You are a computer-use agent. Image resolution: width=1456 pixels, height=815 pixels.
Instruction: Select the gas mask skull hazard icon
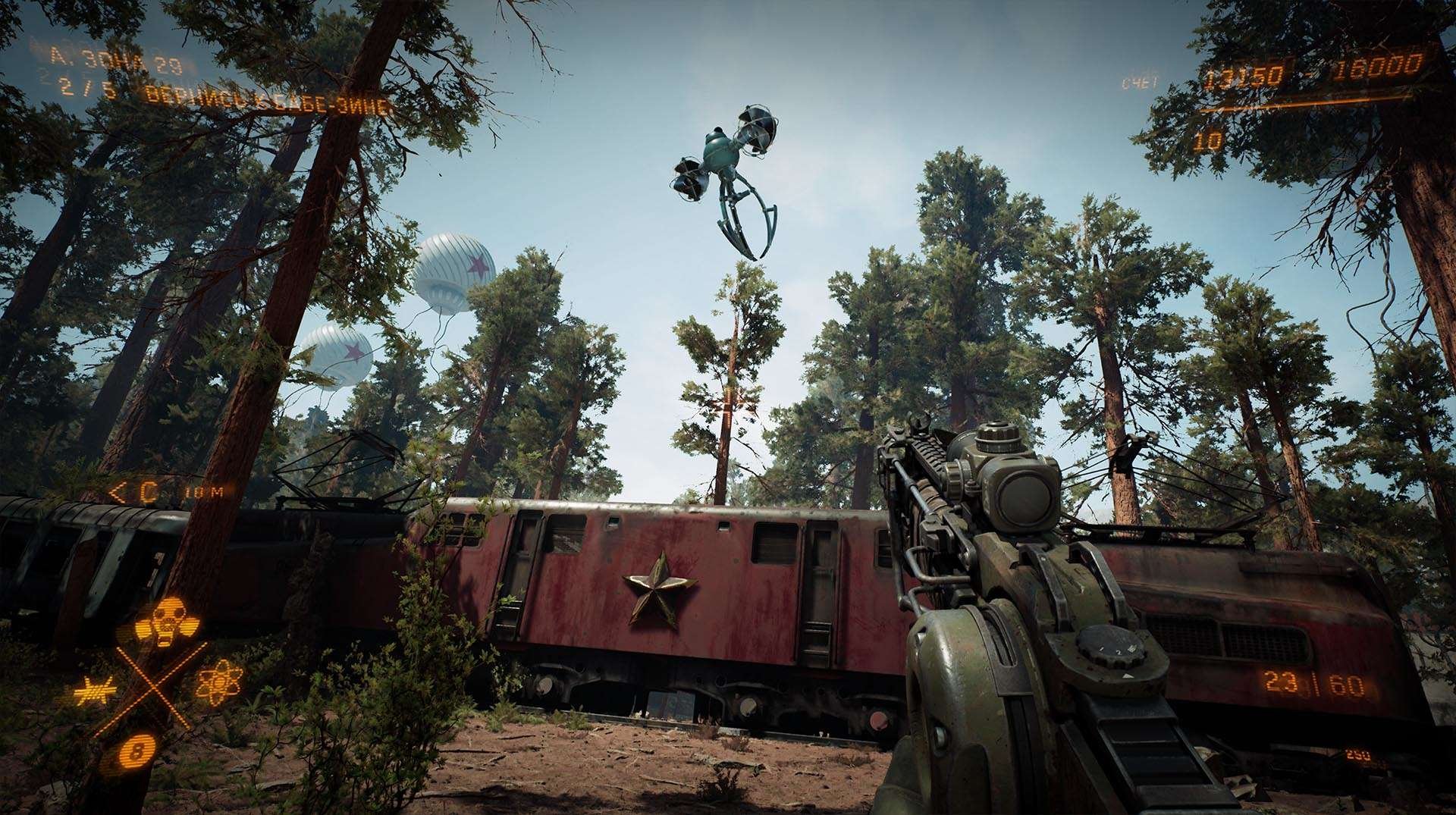pos(168,621)
